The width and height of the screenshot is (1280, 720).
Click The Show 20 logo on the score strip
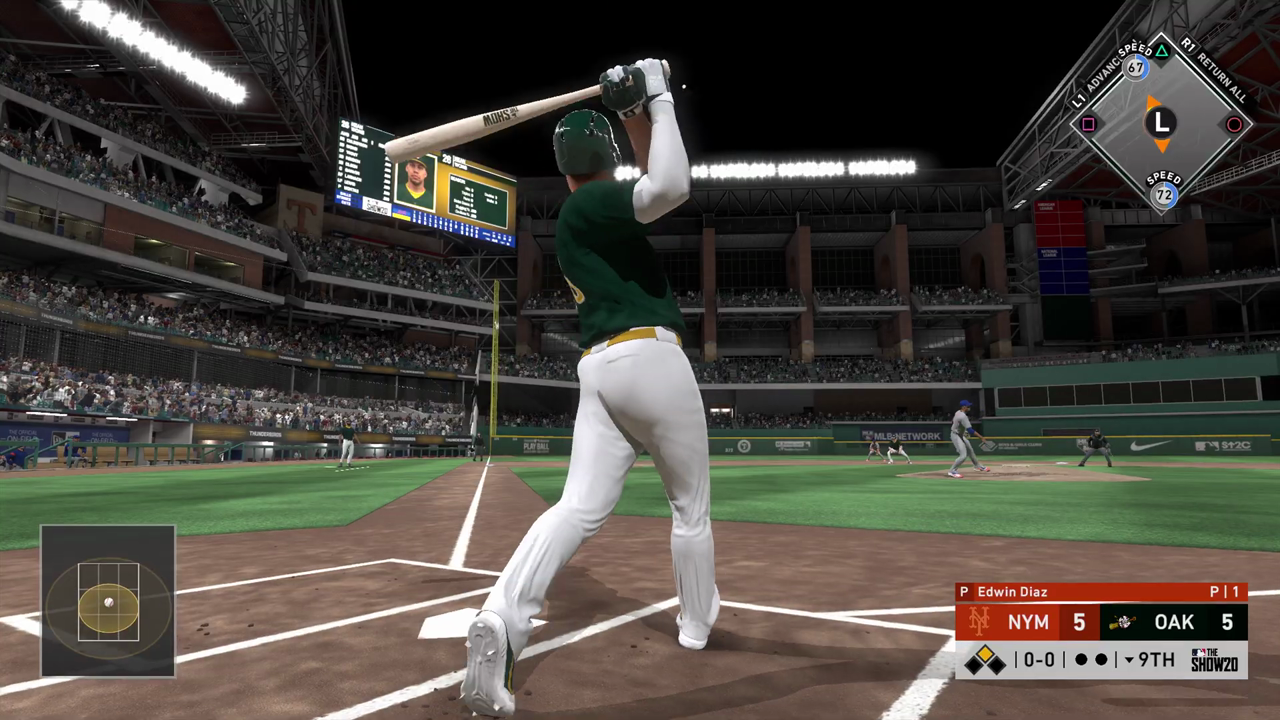[1215, 658]
